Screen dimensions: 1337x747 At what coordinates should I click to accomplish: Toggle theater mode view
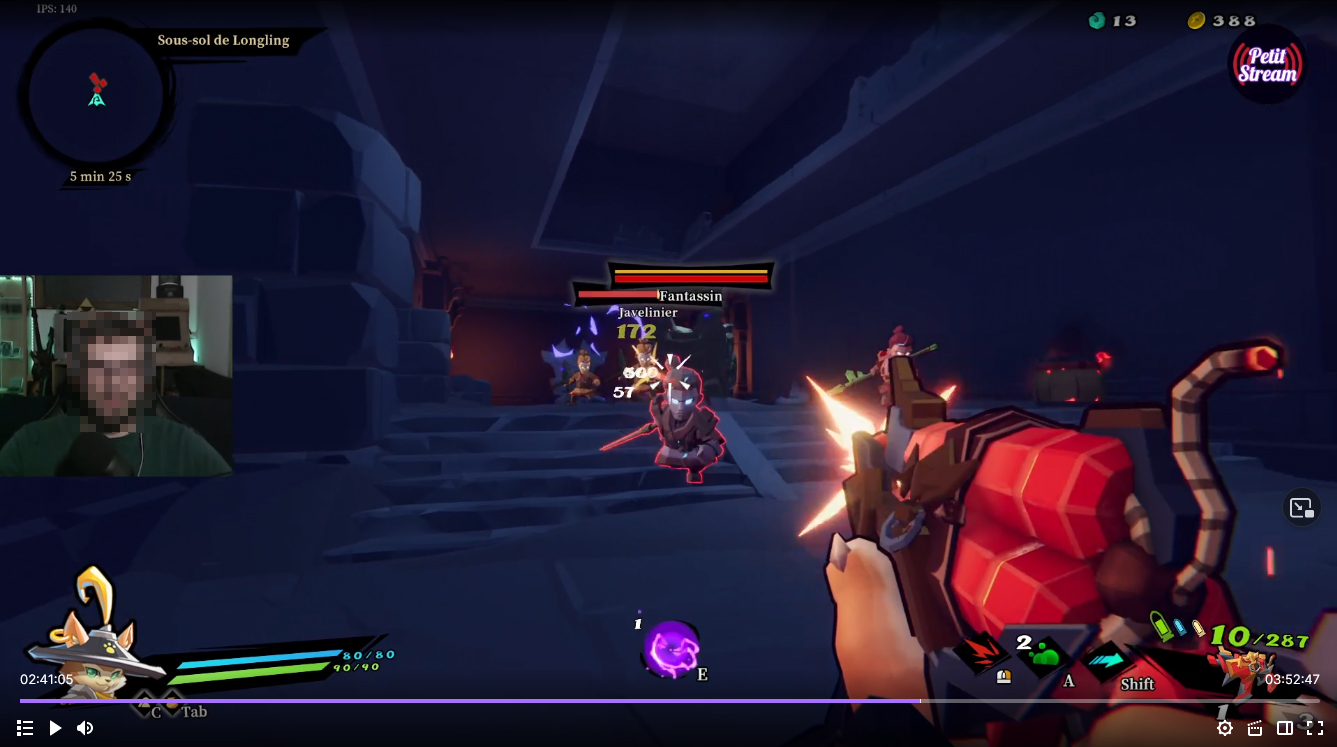[x=1285, y=728]
